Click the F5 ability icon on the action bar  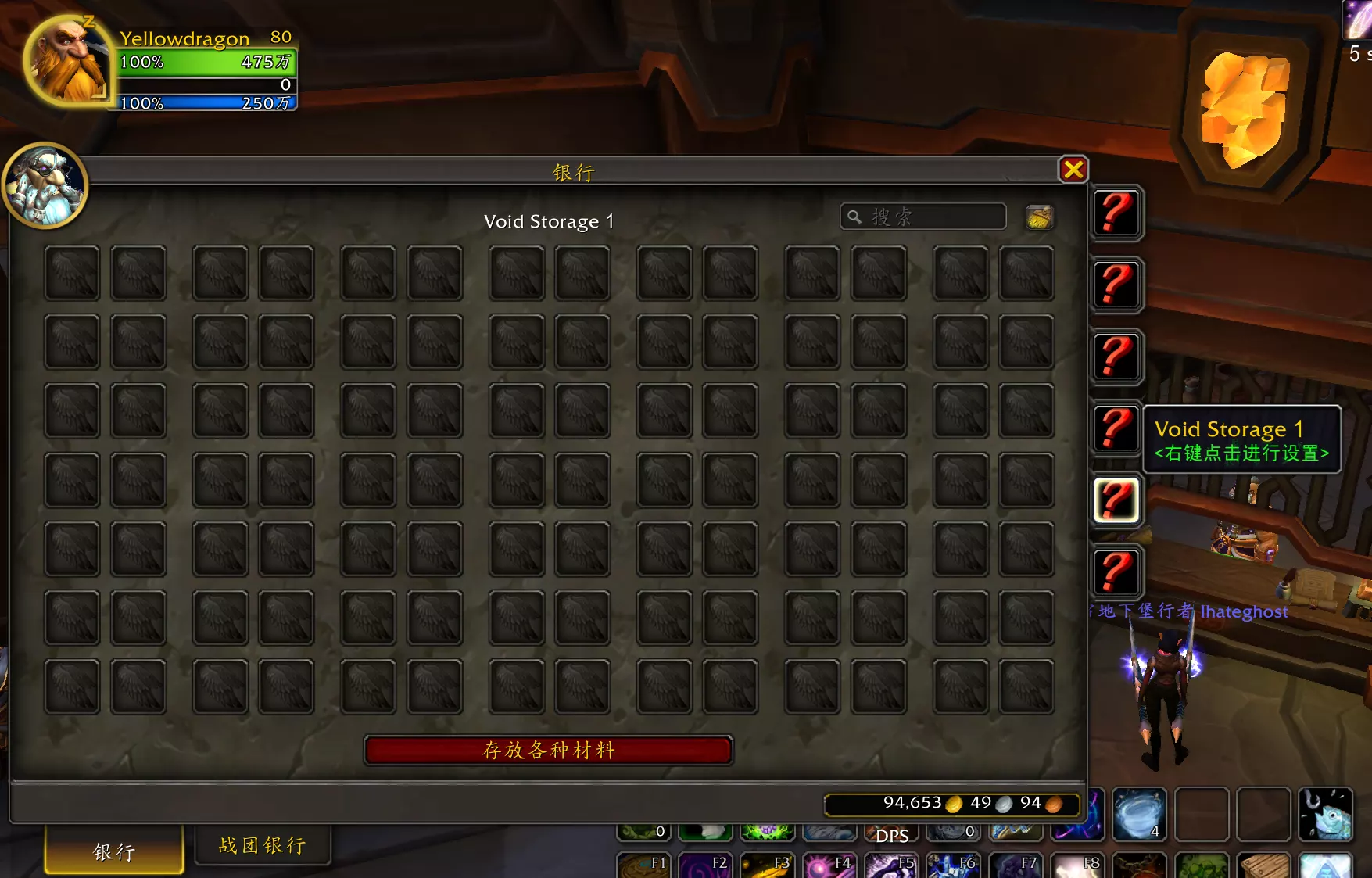[890, 866]
